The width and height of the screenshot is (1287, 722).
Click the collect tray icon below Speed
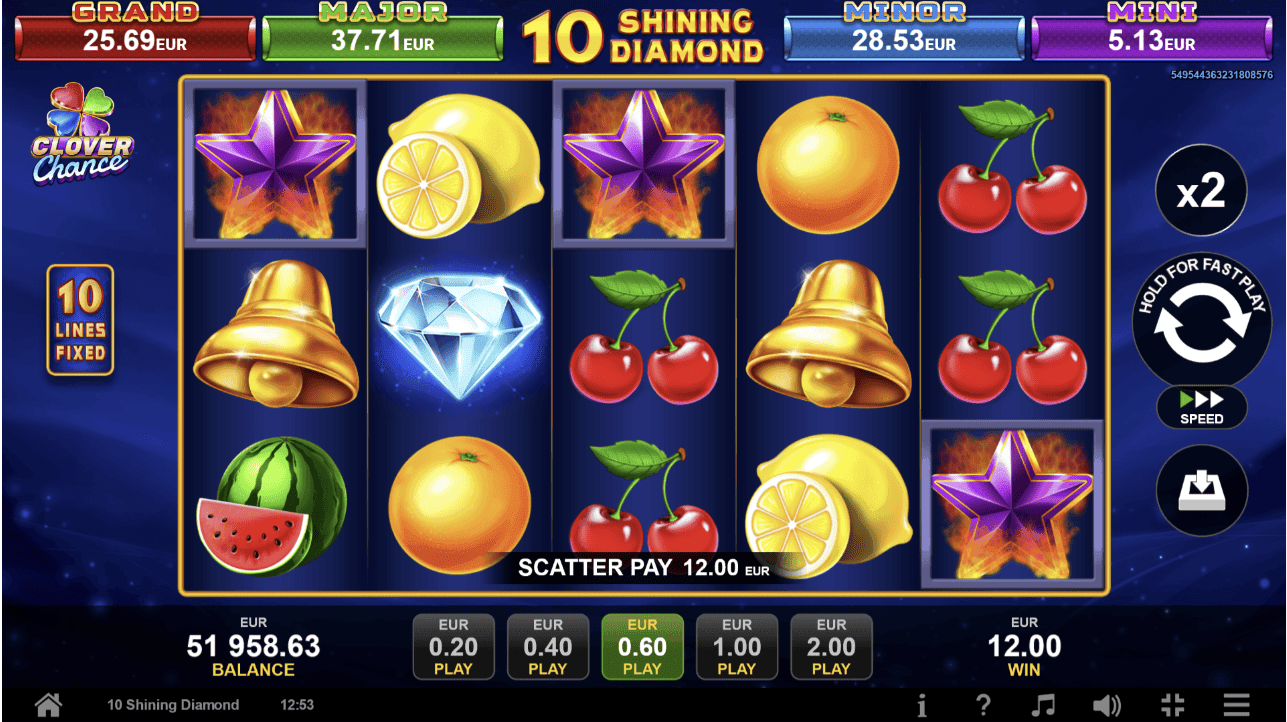point(1201,490)
